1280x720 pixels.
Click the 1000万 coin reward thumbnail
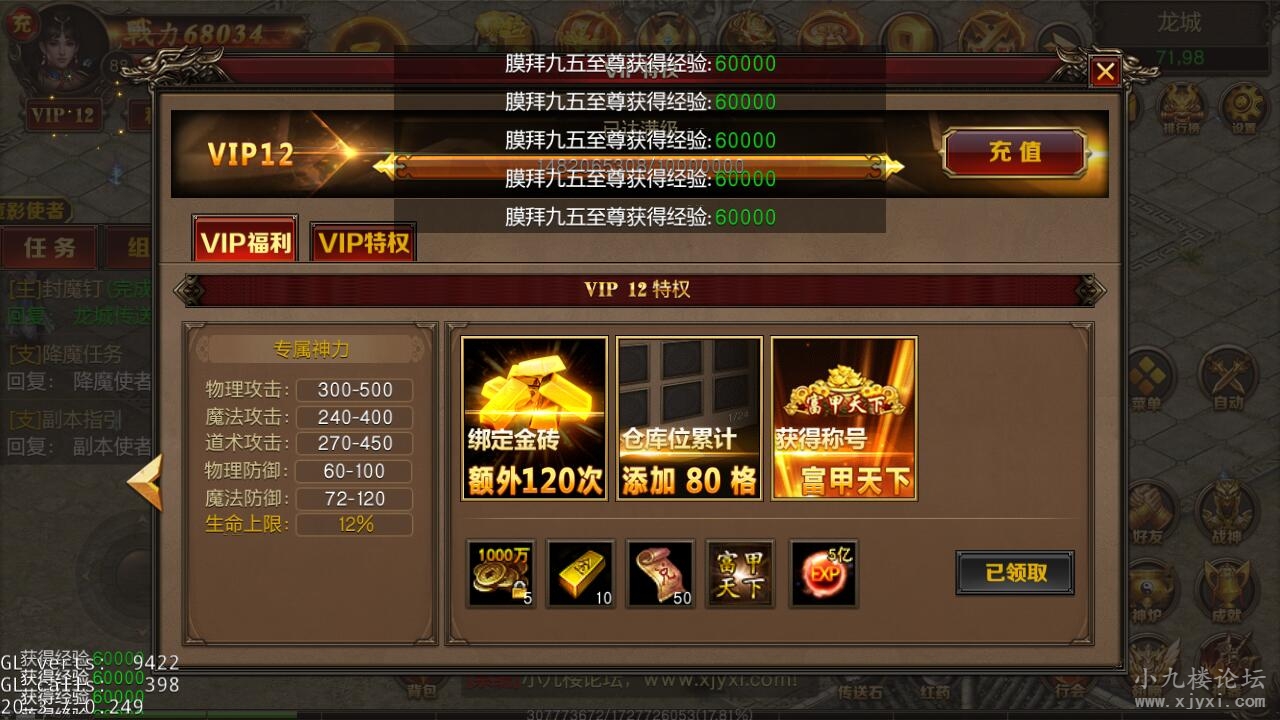499,573
